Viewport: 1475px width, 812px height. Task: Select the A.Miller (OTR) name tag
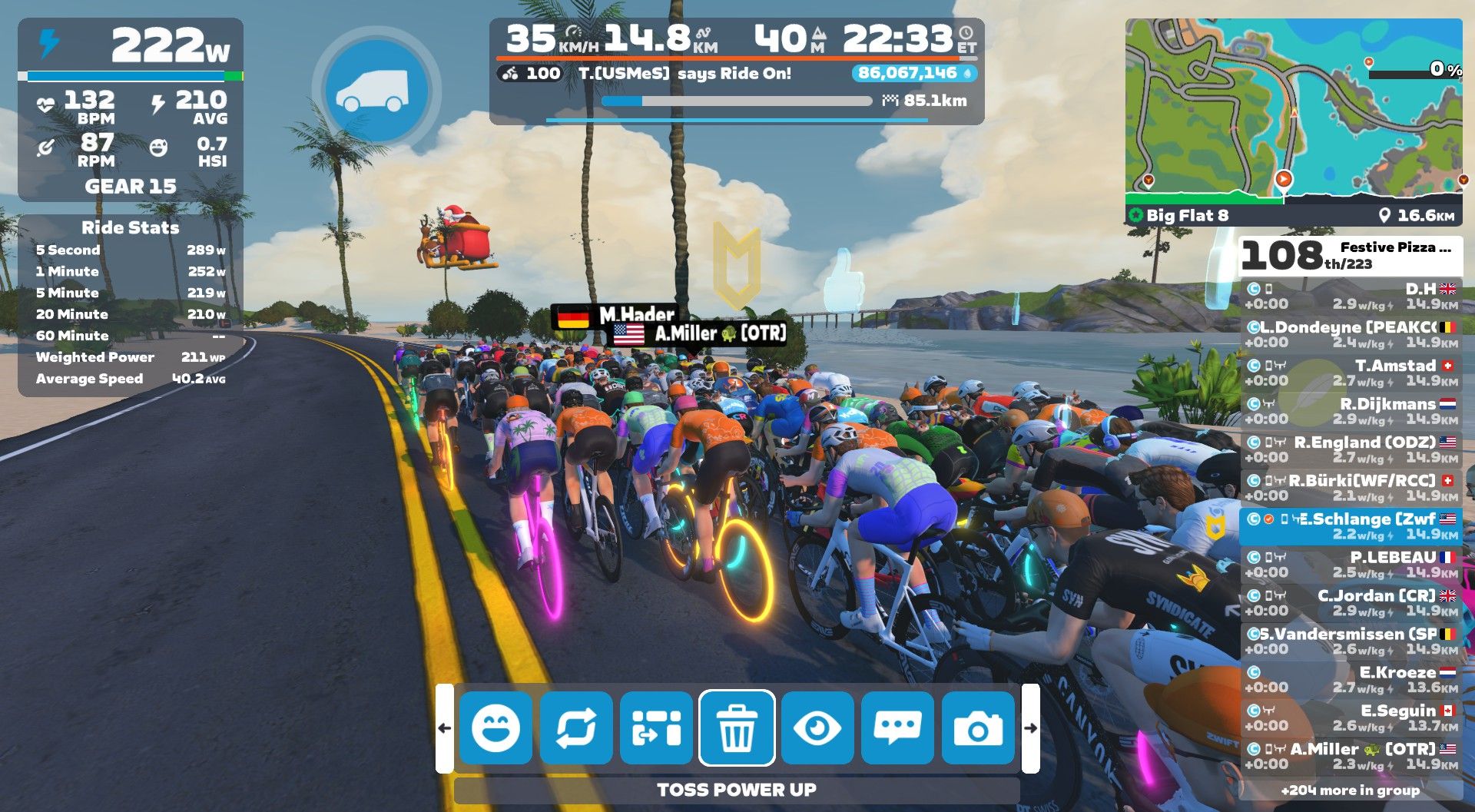tap(700, 333)
